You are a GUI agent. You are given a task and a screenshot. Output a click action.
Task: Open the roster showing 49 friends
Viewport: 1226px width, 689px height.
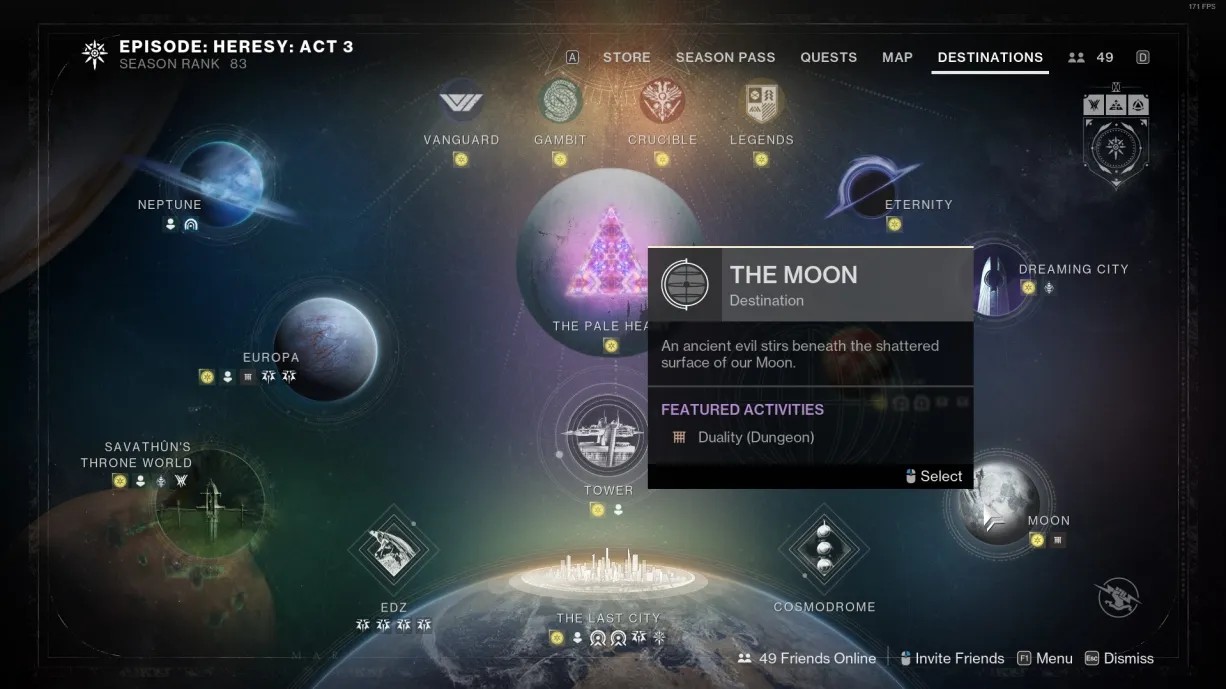click(x=1090, y=57)
